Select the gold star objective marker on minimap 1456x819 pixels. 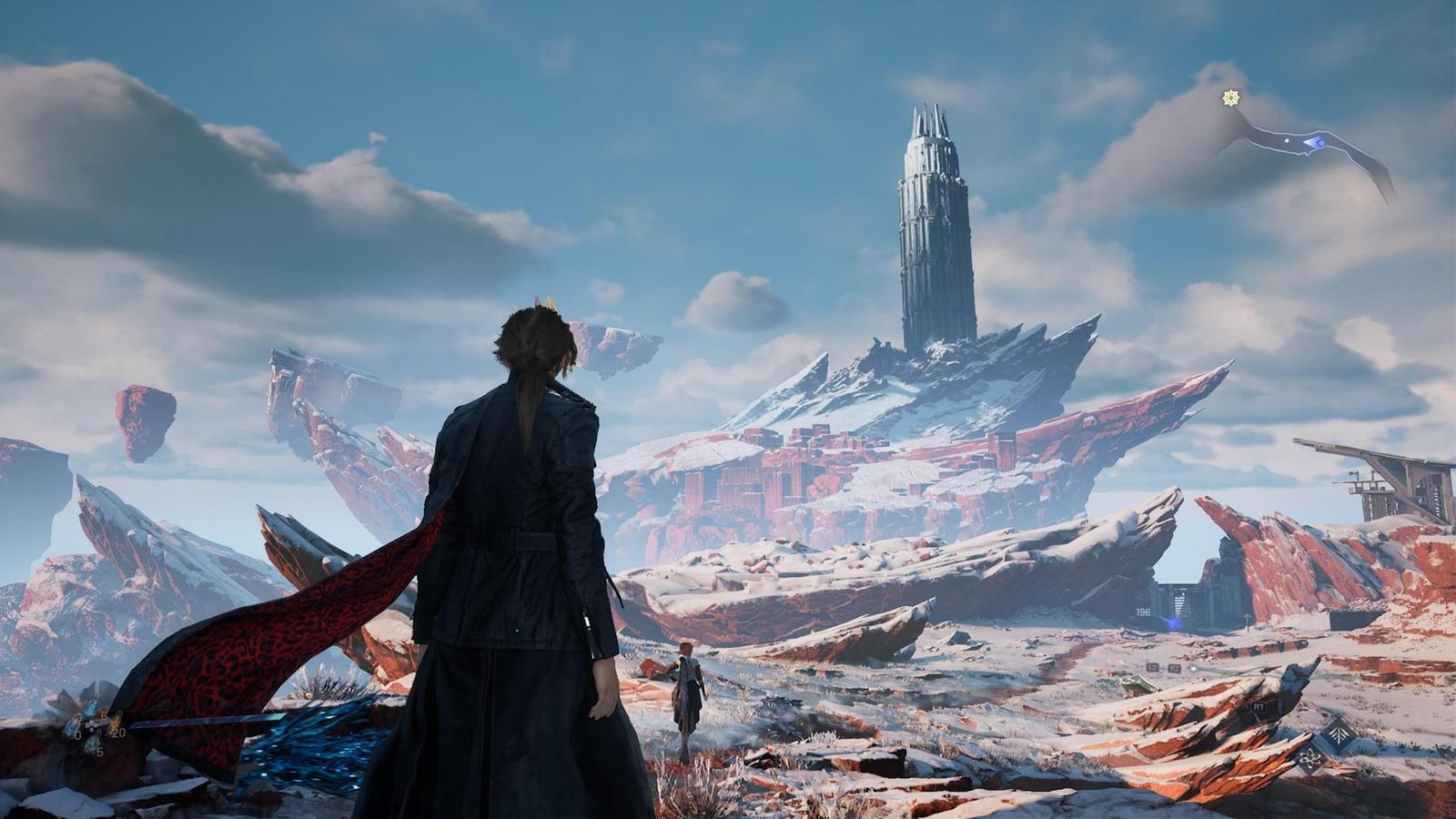pyautogui.click(x=1231, y=97)
